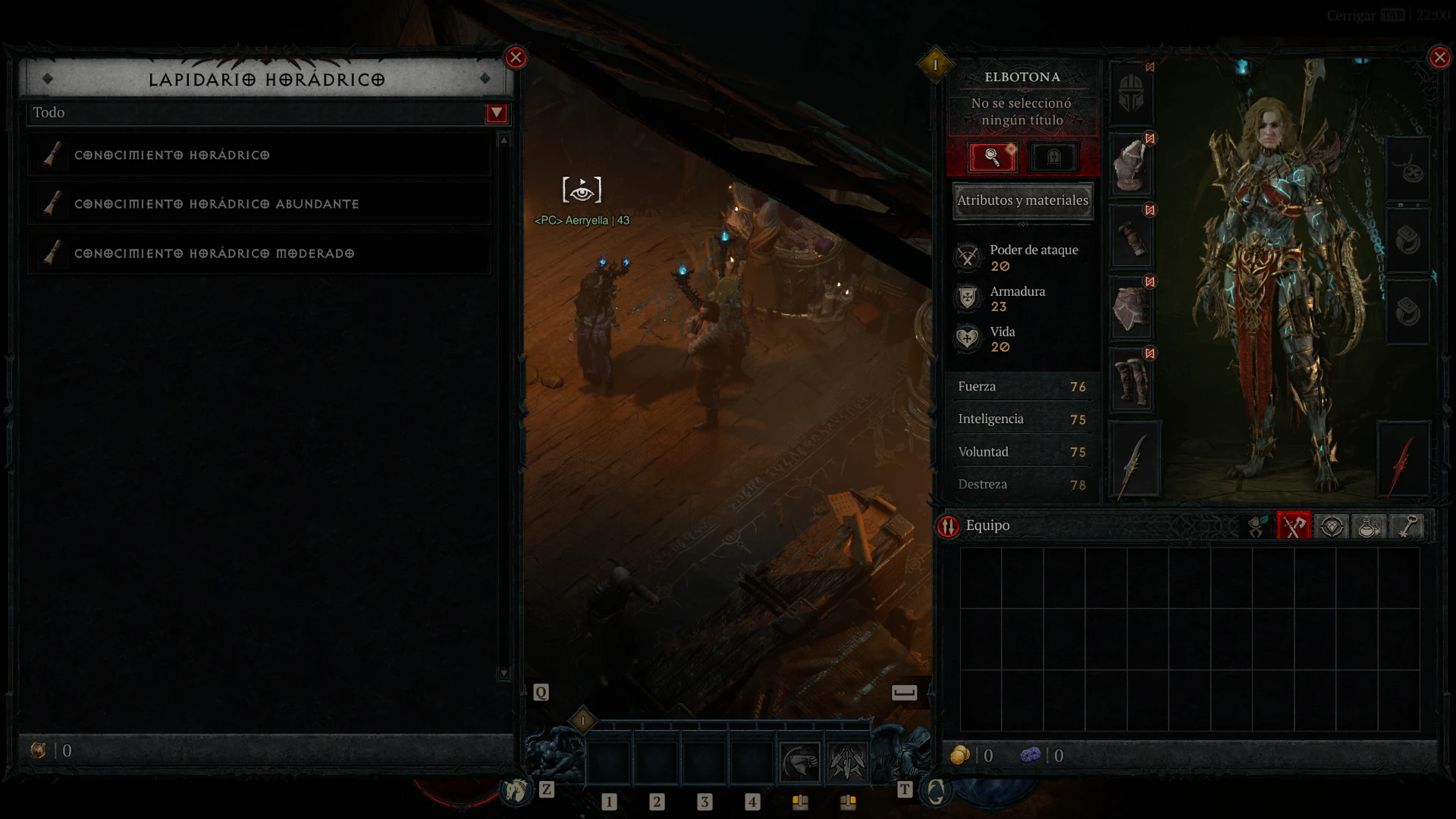Close the Lapidario Horádrico panel
The width and height of the screenshot is (1456, 819).
tap(516, 58)
